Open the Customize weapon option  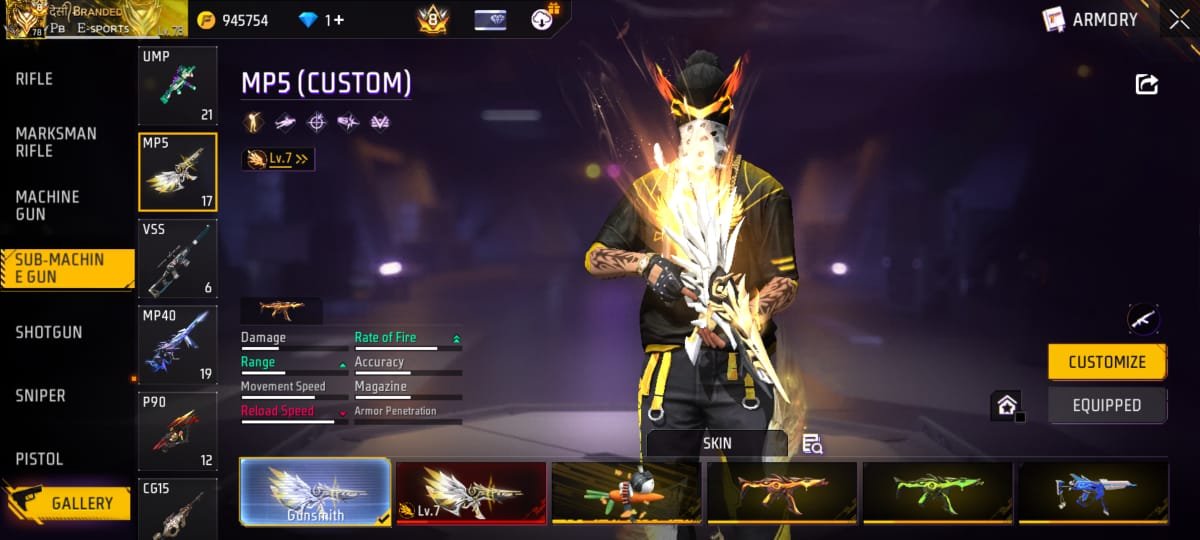pos(1107,362)
